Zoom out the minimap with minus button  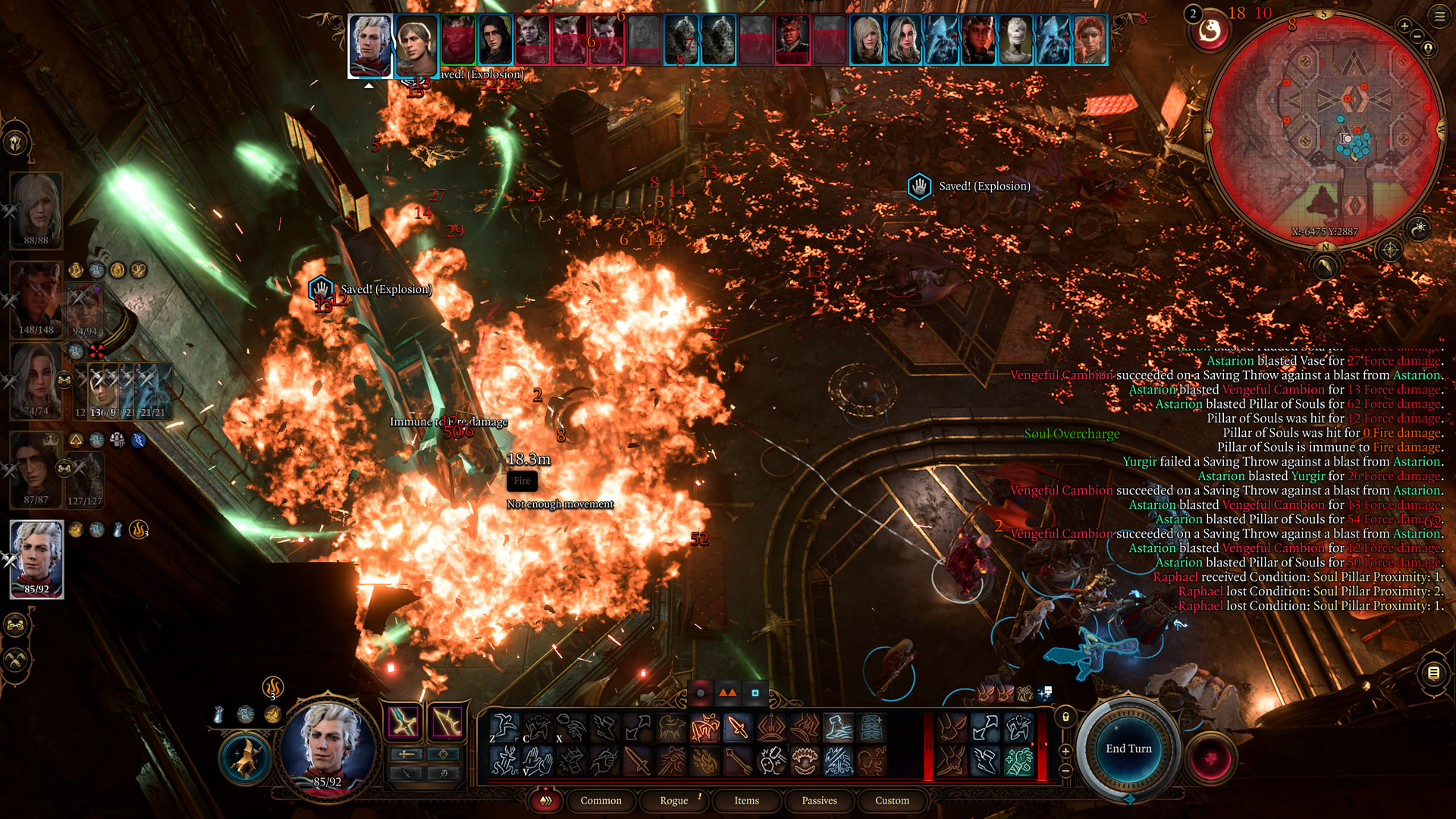(x=1417, y=36)
